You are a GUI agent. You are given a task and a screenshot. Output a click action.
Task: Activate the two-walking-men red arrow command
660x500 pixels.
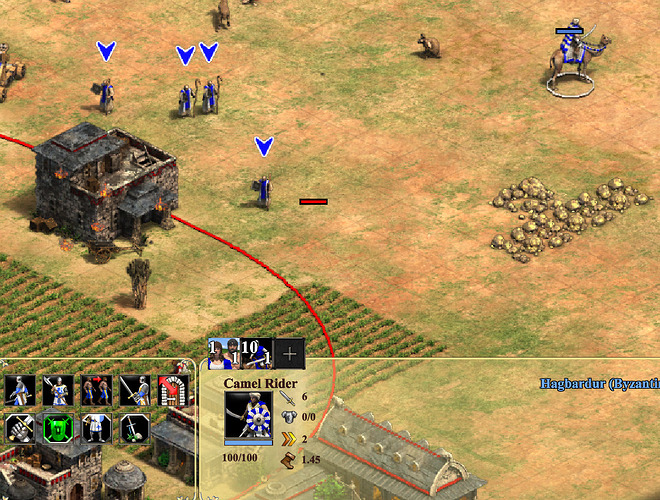tap(95, 391)
